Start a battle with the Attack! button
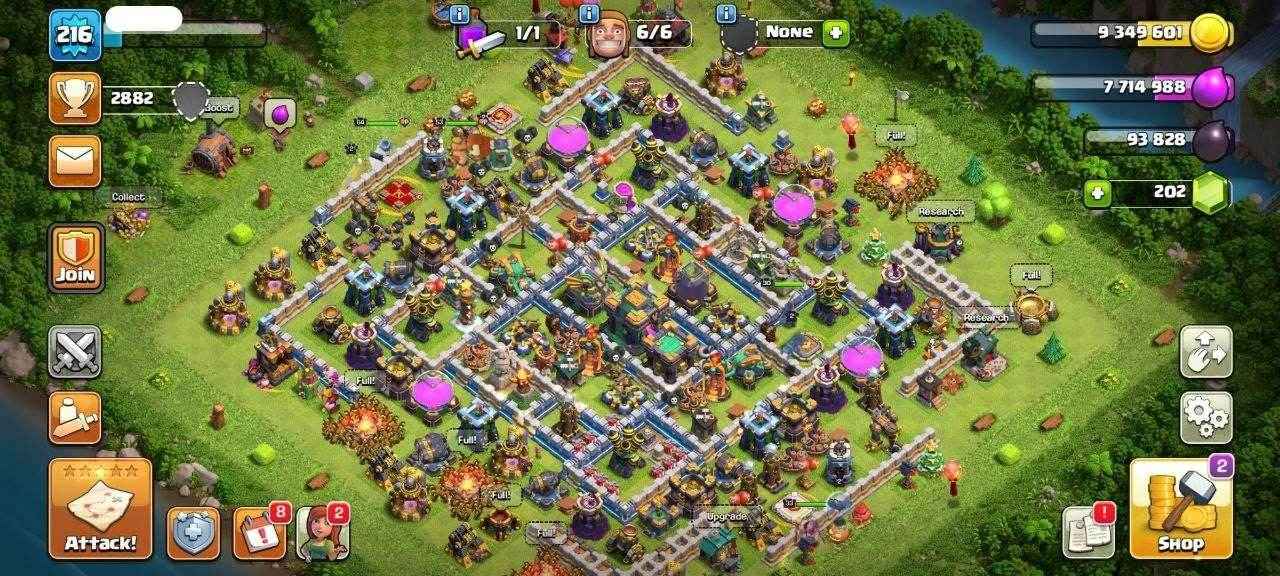The height and width of the screenshot is (576, 1280). (100, 509)
